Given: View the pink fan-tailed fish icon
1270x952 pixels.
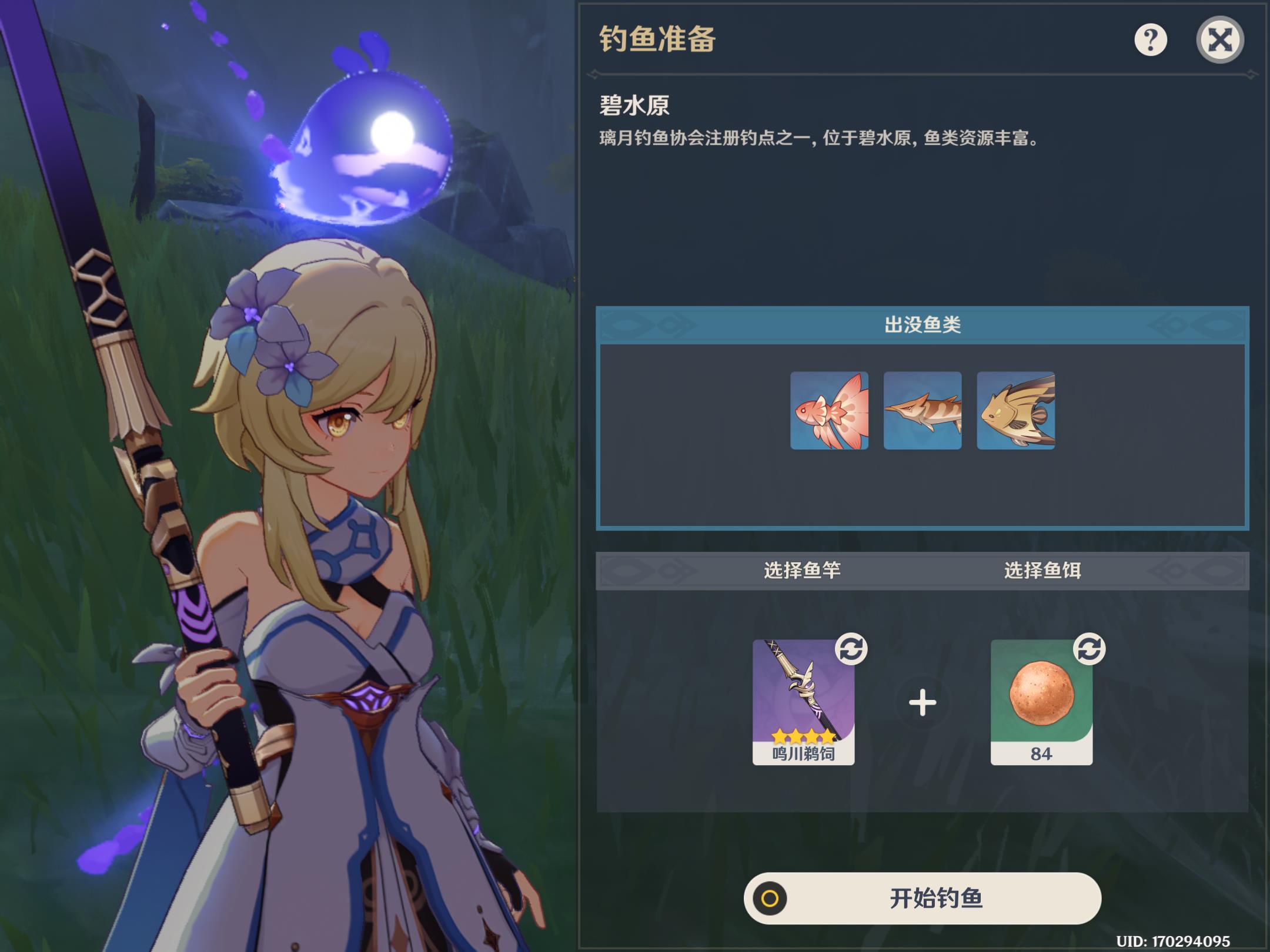Looking at the screenshot, I should pos(829,411).
